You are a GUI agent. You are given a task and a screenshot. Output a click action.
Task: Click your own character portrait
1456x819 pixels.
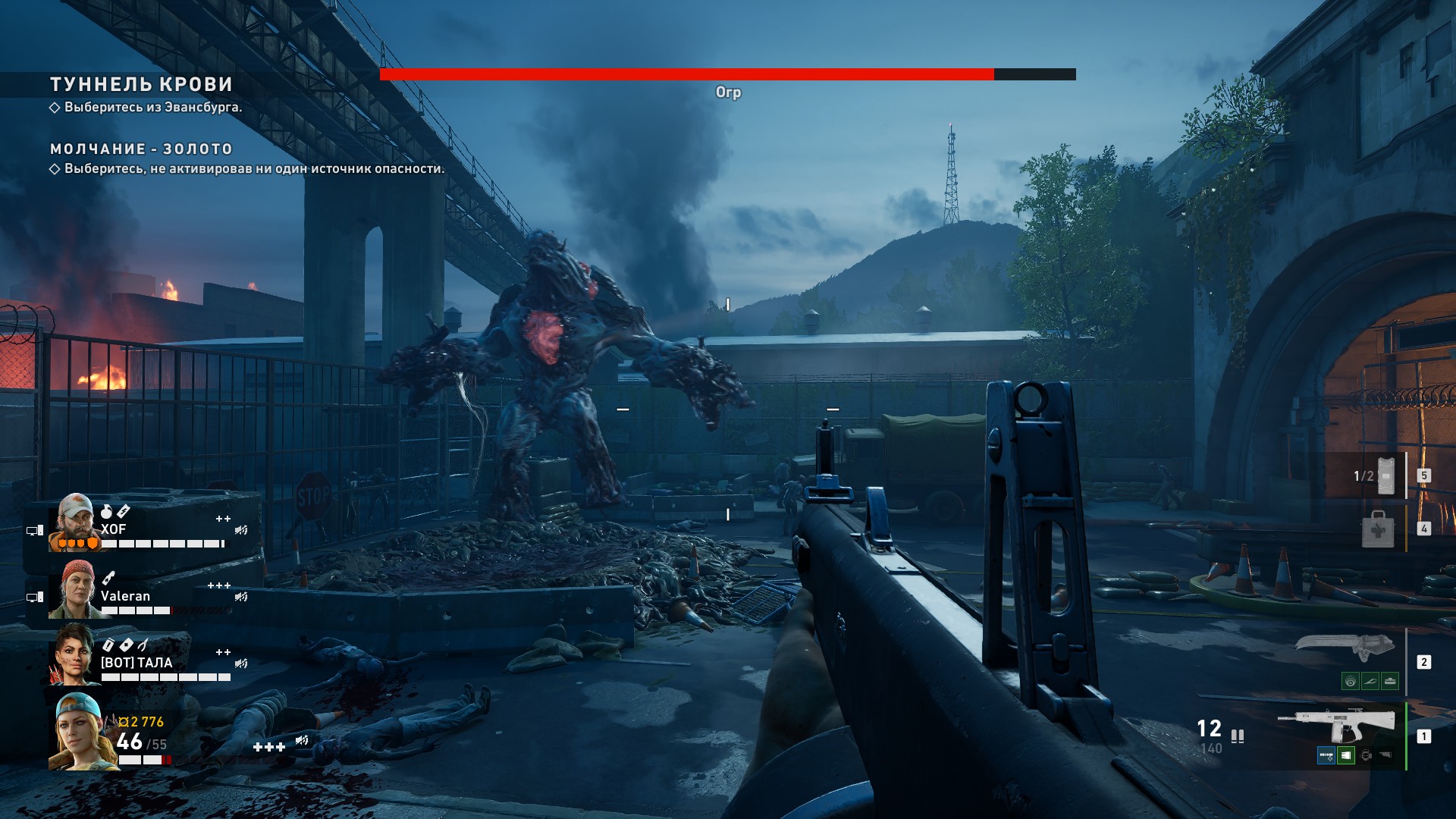77,732
